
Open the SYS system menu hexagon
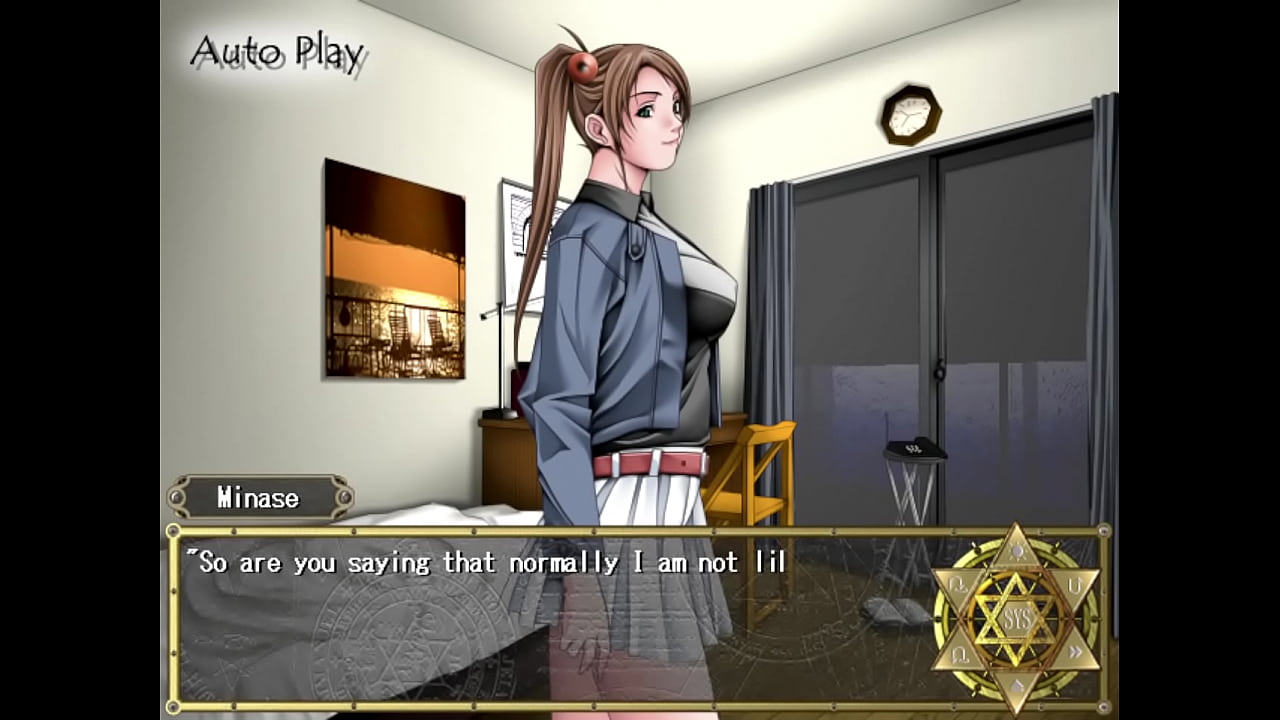coord(1017,616)
